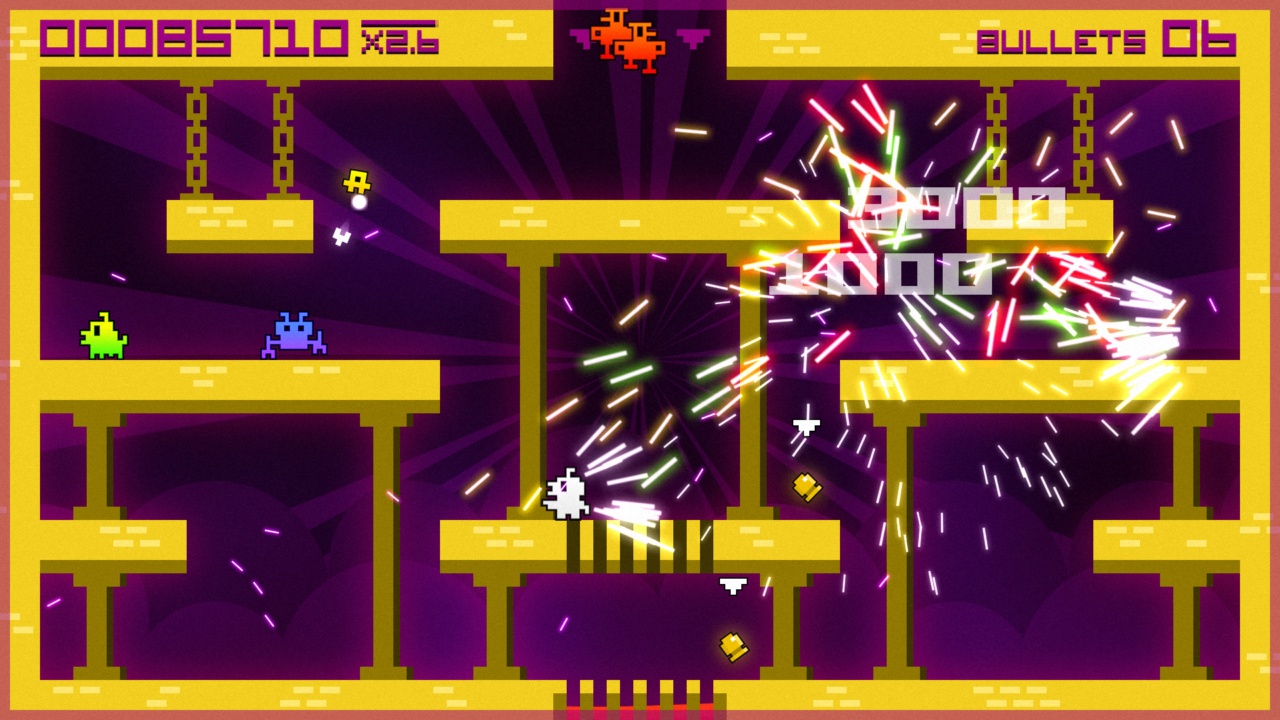Click the left arrow flag beside the orange enemy
1280x720 pixels.
581,37
